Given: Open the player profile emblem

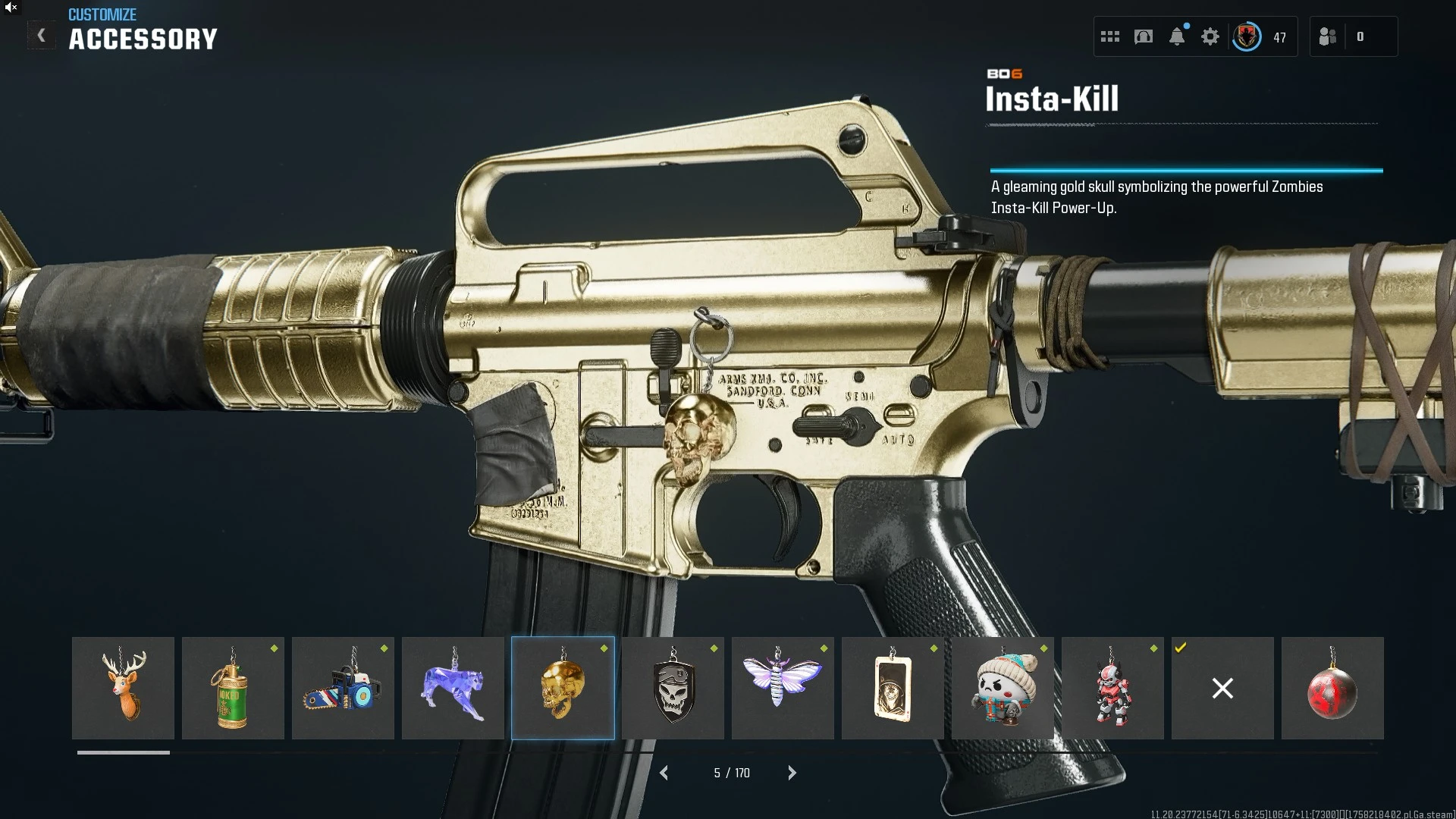Looking at the screenshot, I should 1247,36.
